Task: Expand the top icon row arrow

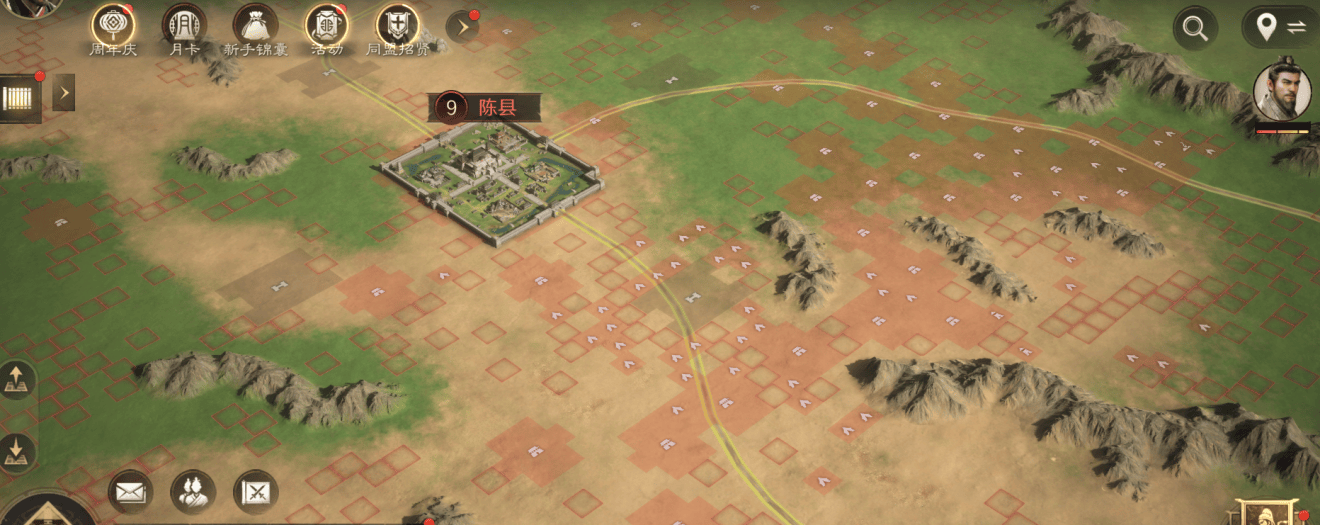Action: point(462,26)
